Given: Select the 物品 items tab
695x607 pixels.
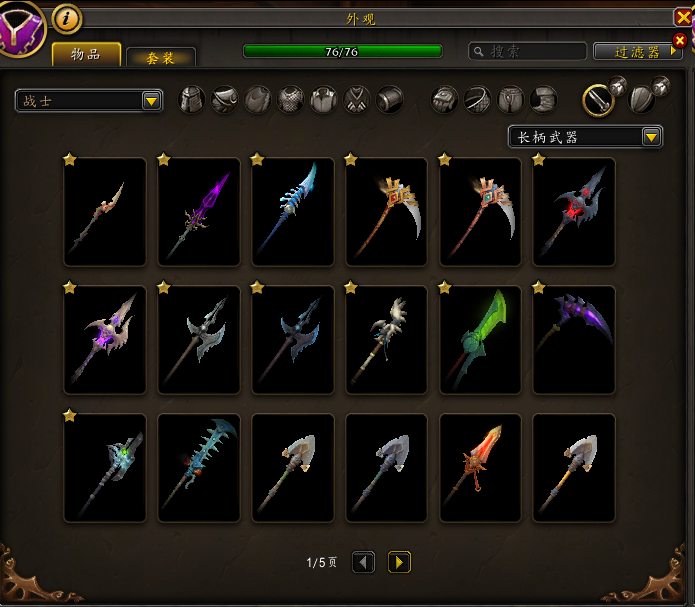Looking at the screenshot, I should click(x=86, y=54).
